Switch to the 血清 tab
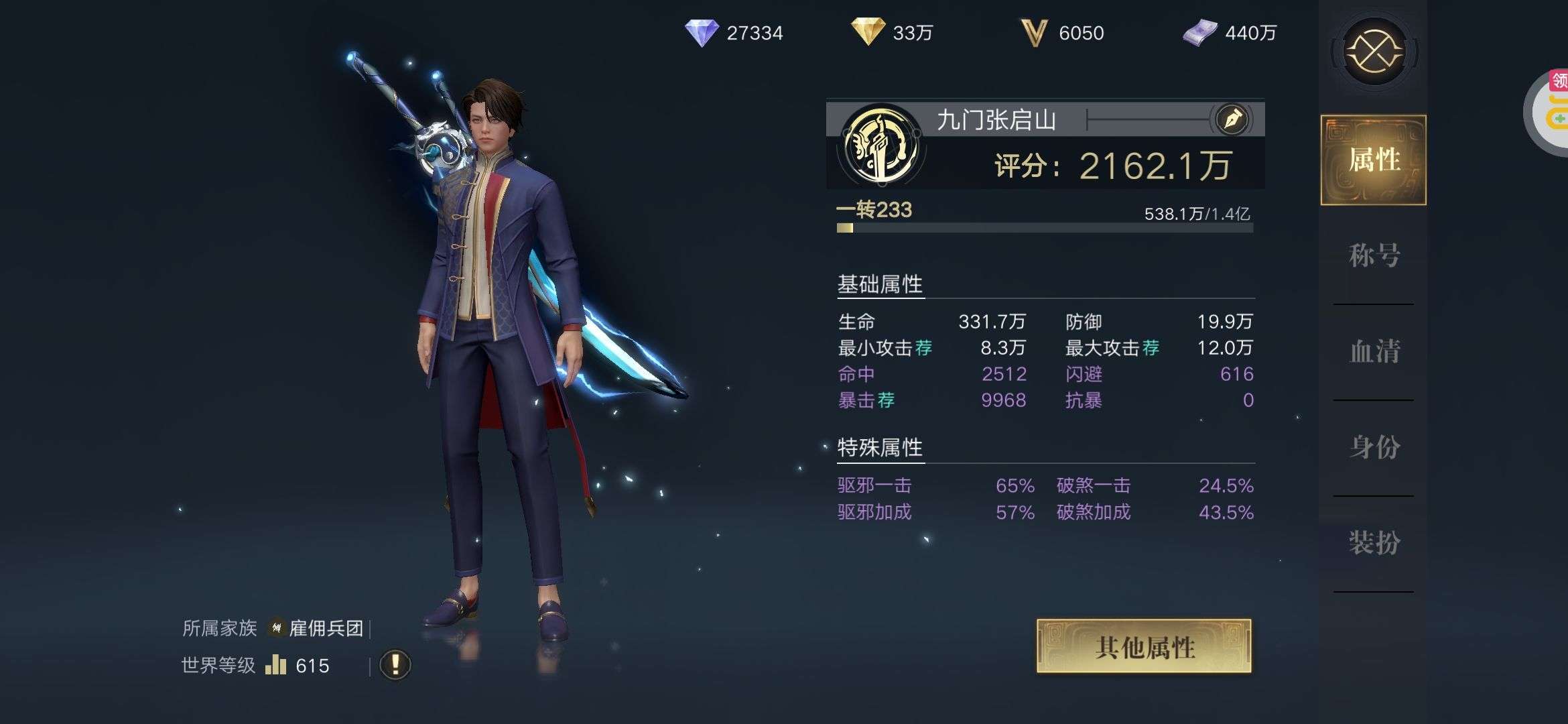Image resolution: width=1568 pixels, height=724 pixels. (1374, 351)
